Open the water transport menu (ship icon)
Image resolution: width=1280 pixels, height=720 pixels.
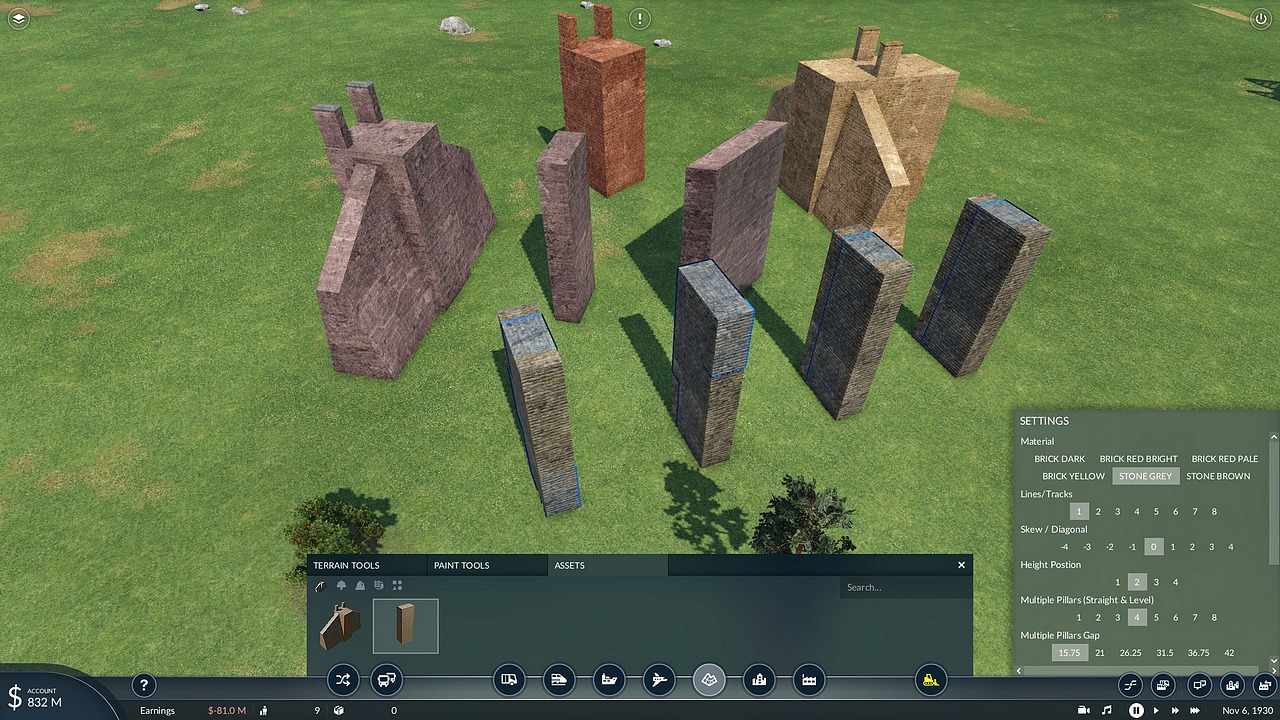pos(609,681)
